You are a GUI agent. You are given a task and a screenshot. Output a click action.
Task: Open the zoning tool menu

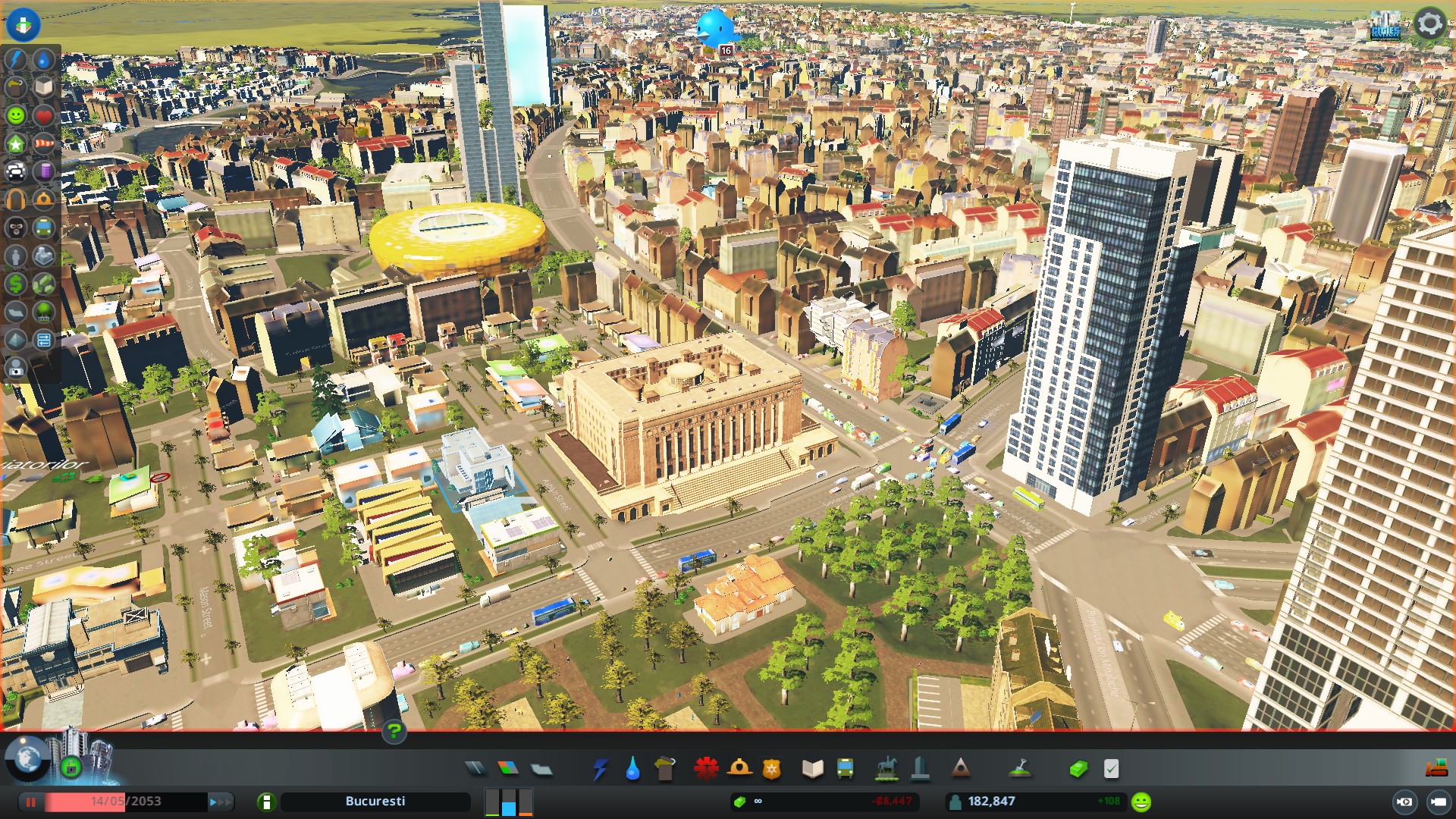click(508, 769)
